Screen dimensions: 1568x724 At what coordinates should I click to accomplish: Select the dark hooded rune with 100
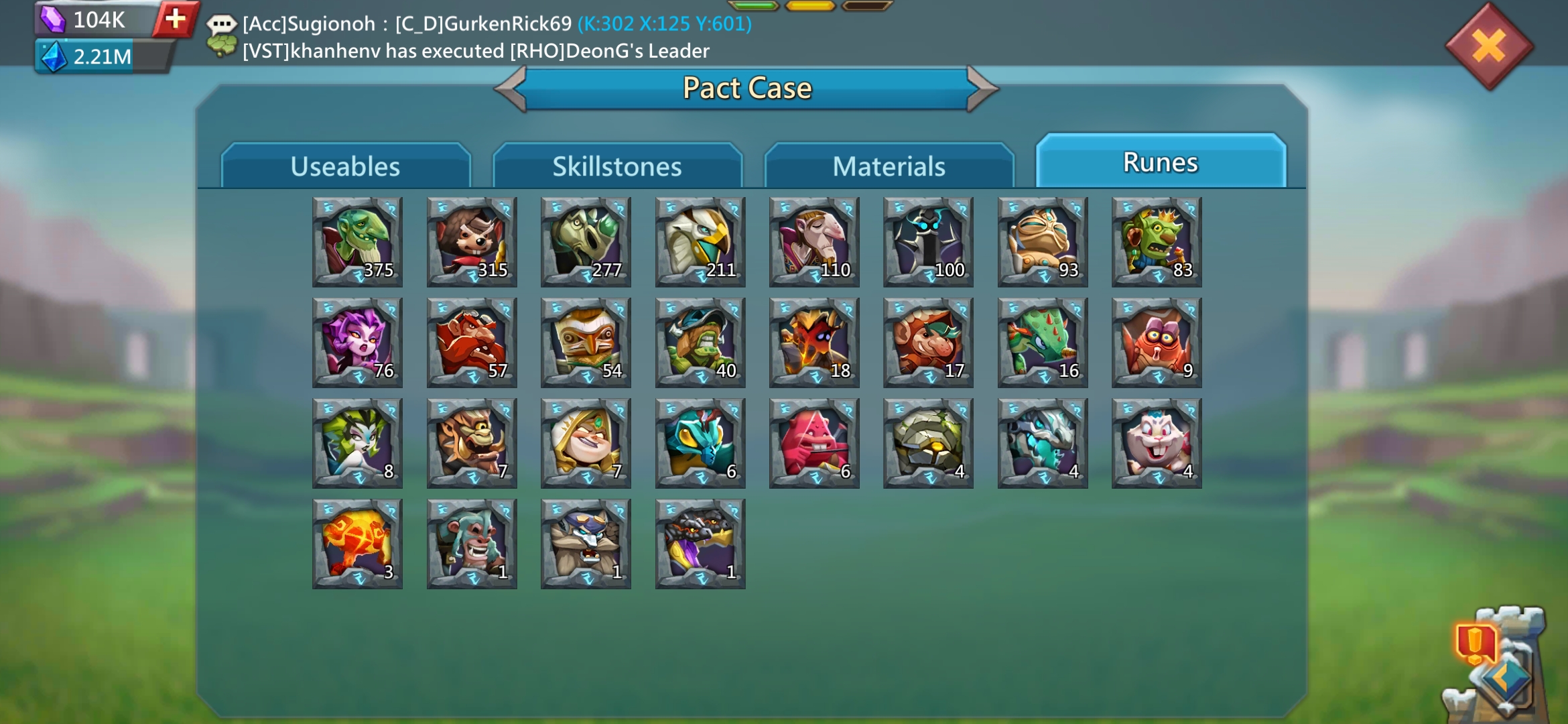pyautogui.click(x=928, y=242)
